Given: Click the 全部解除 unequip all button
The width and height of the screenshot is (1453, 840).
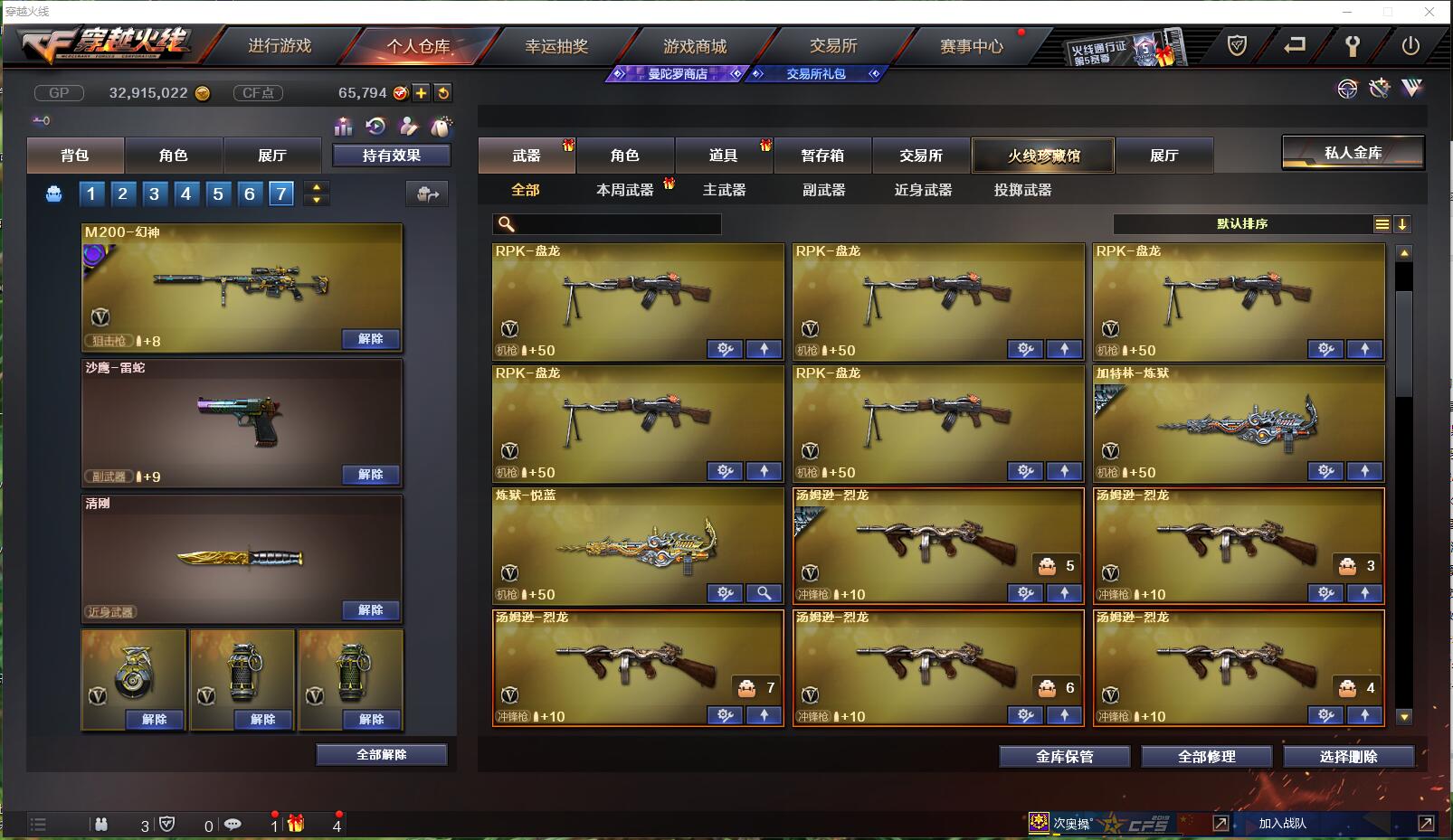Looking at the screenshot, I should pyautogui.click(x=380, y=754).
